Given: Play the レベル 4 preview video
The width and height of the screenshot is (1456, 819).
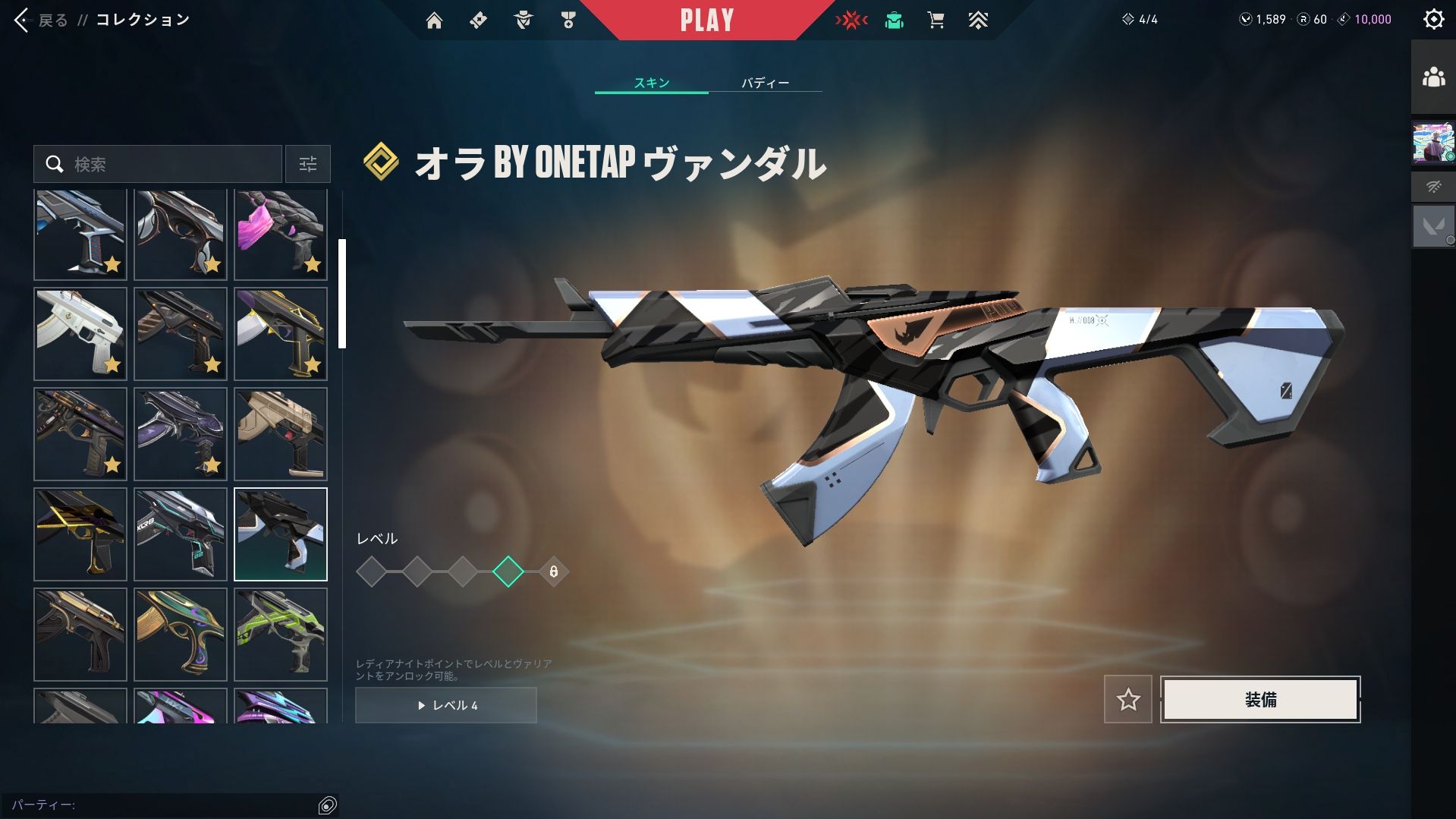Looking at the screenshot, I should coord(446,705).
